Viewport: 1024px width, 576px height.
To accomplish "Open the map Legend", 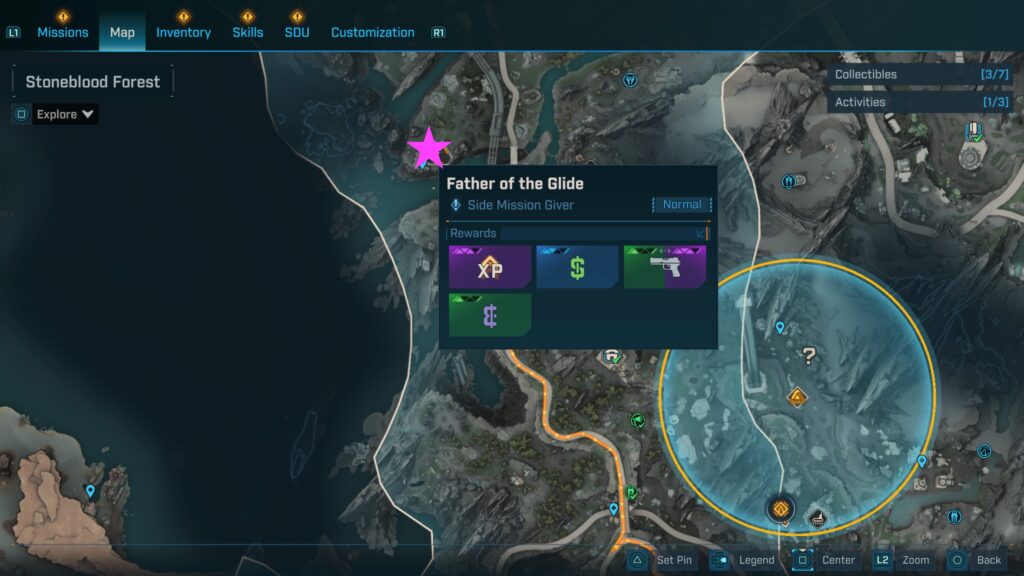I will [745, 560].
